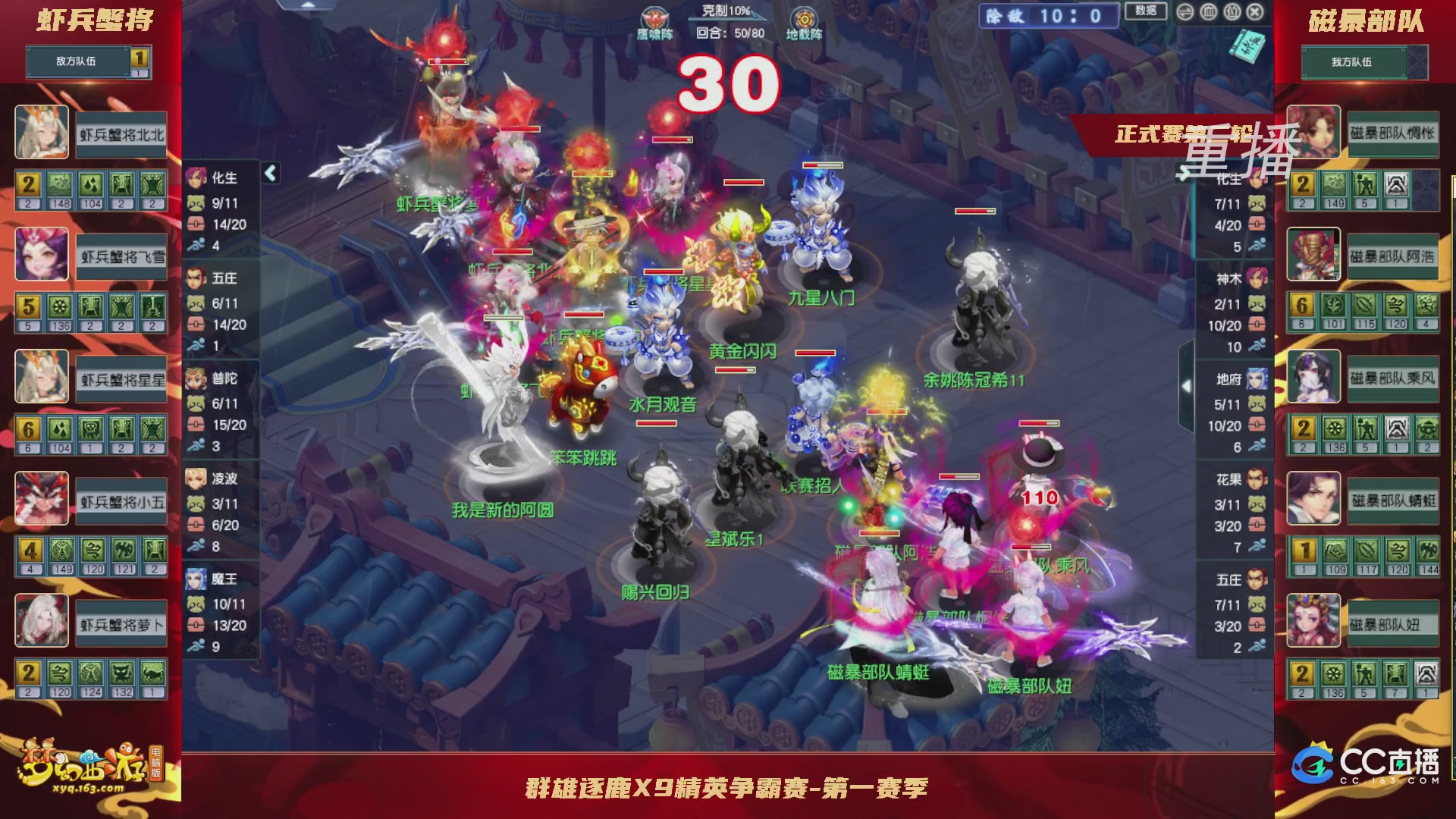Click 魔王's head icon in the left stats panel
This screenshot has width=1456, height=819.
coord(196,579)
